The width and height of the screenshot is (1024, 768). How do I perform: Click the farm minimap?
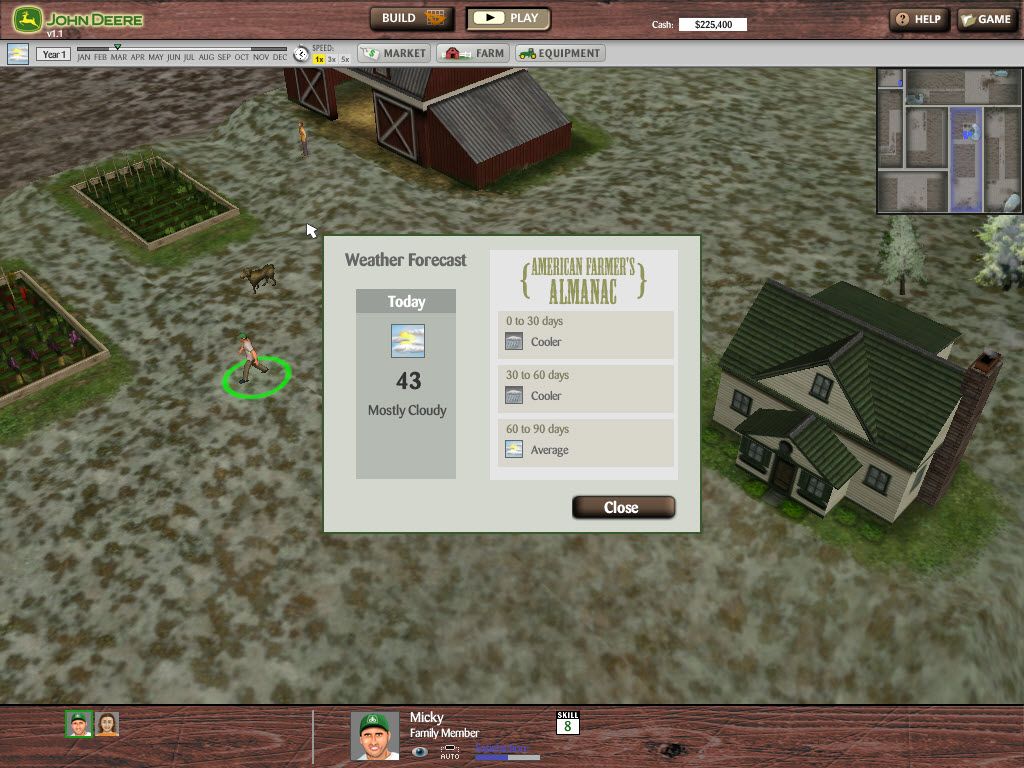949,140
